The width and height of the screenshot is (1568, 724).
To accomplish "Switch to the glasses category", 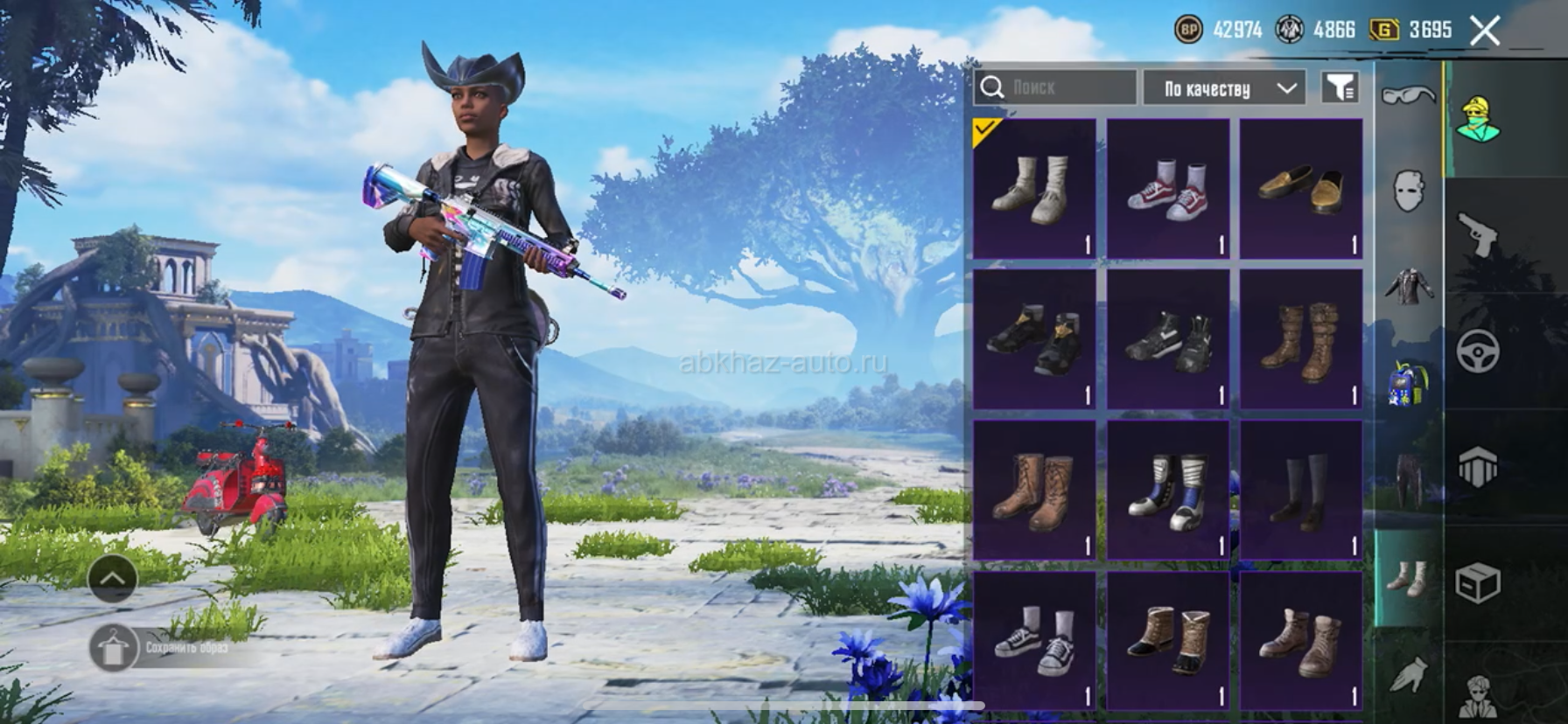I will pos(1408,94).
